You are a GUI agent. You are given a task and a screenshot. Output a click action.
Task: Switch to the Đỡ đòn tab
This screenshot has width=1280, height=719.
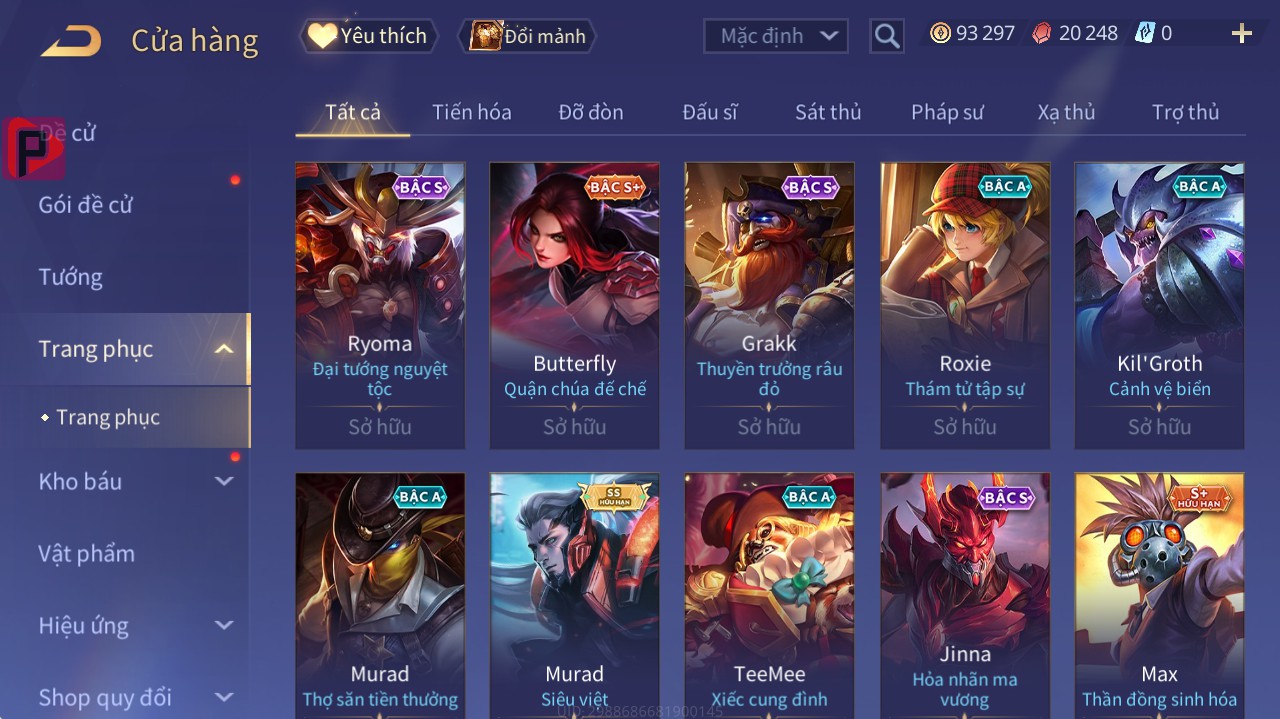point(590,112)
